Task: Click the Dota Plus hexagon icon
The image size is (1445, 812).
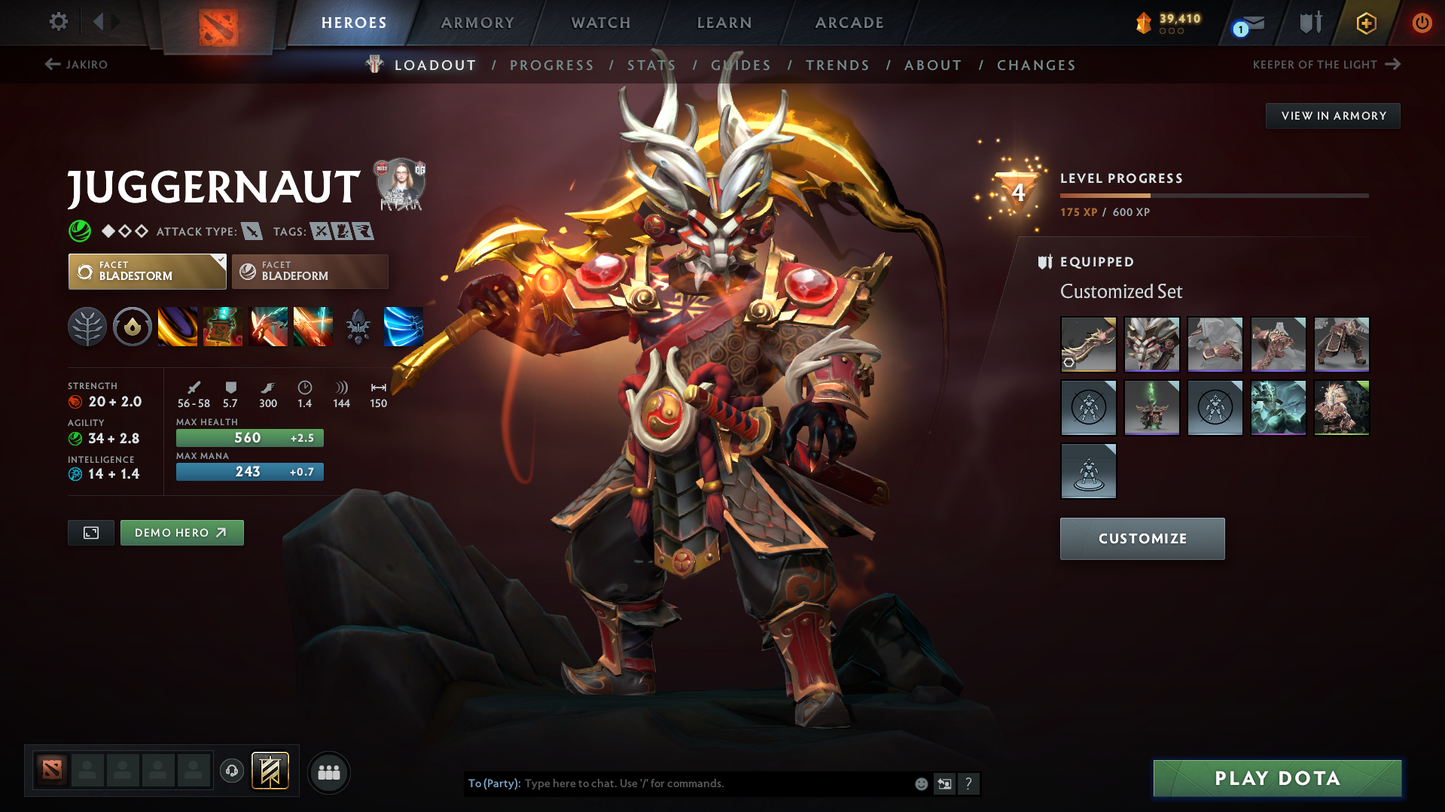Action: (x=1366, y=22)
